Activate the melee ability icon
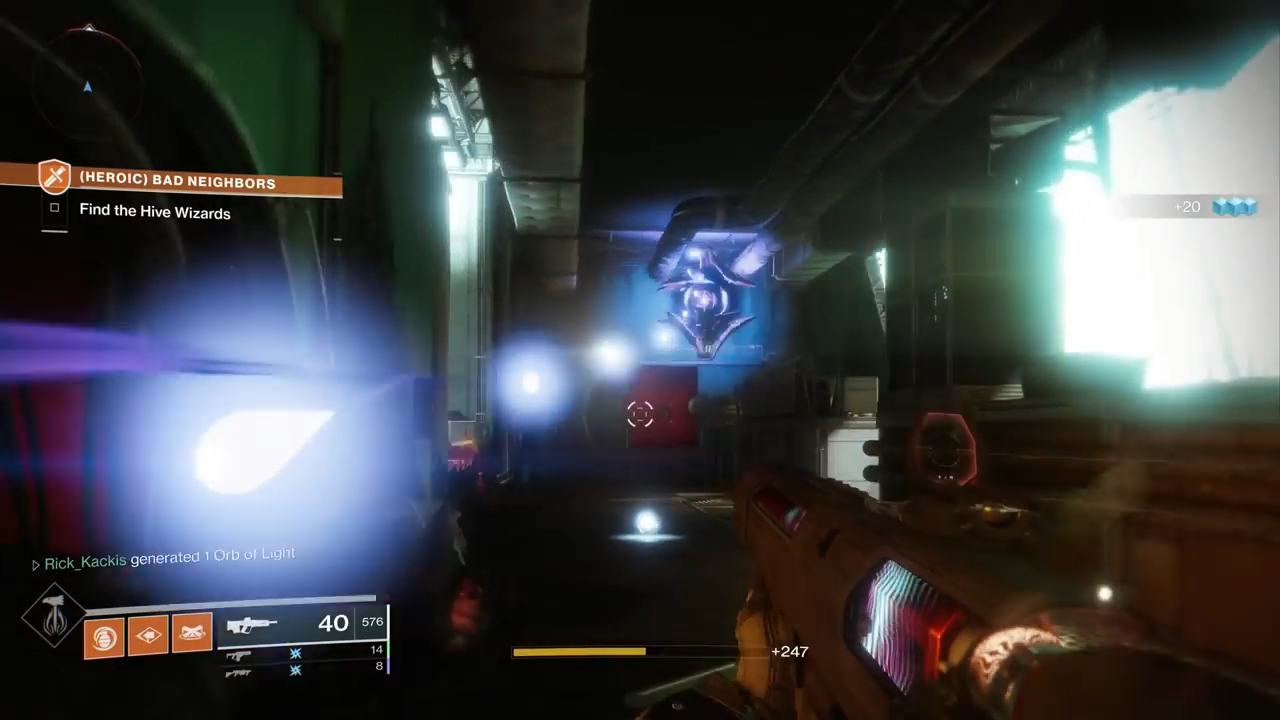This screenshot has width=1280, height=720. 191,633
